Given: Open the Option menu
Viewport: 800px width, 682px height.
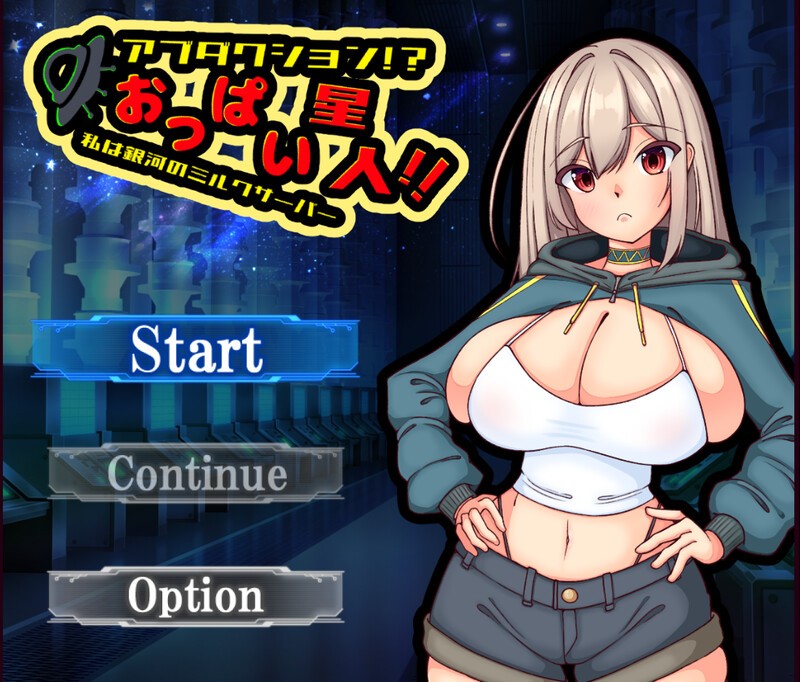Looking at the screenshot, I should tap(196, 596).
